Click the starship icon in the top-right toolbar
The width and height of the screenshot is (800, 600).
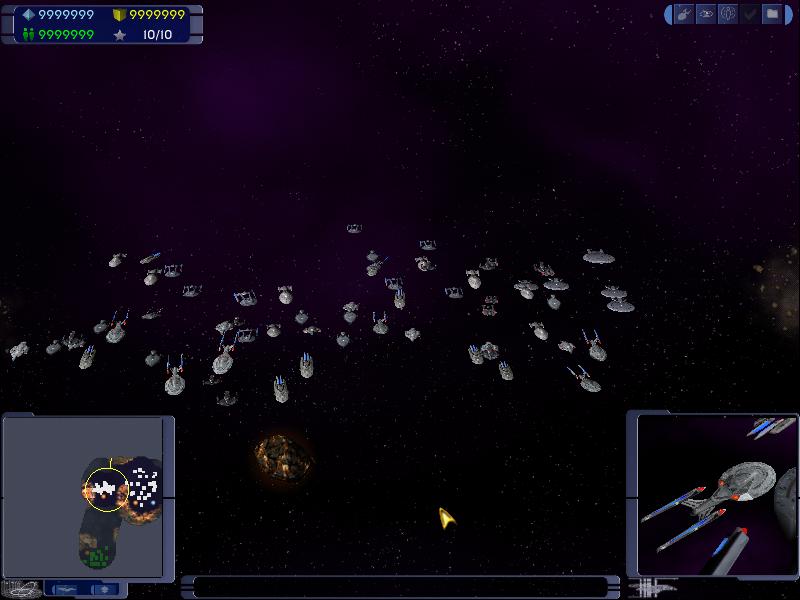[684, 14]
